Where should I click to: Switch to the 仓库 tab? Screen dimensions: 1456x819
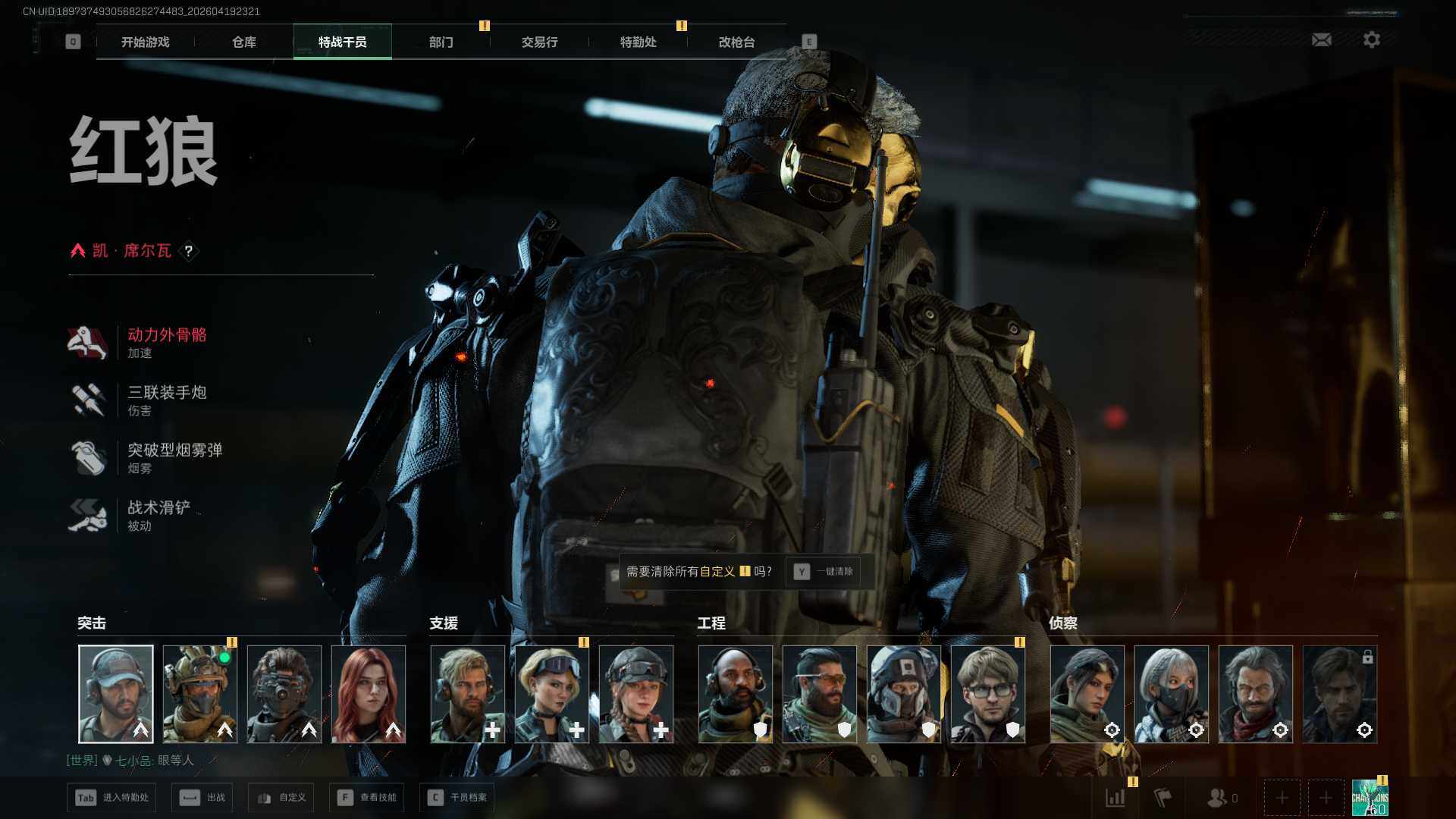[244, 42]
